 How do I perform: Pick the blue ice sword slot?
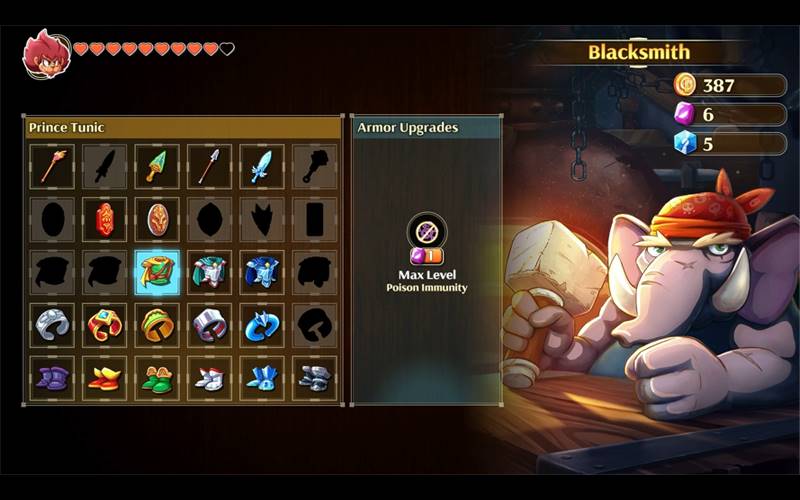click(261, 166)
